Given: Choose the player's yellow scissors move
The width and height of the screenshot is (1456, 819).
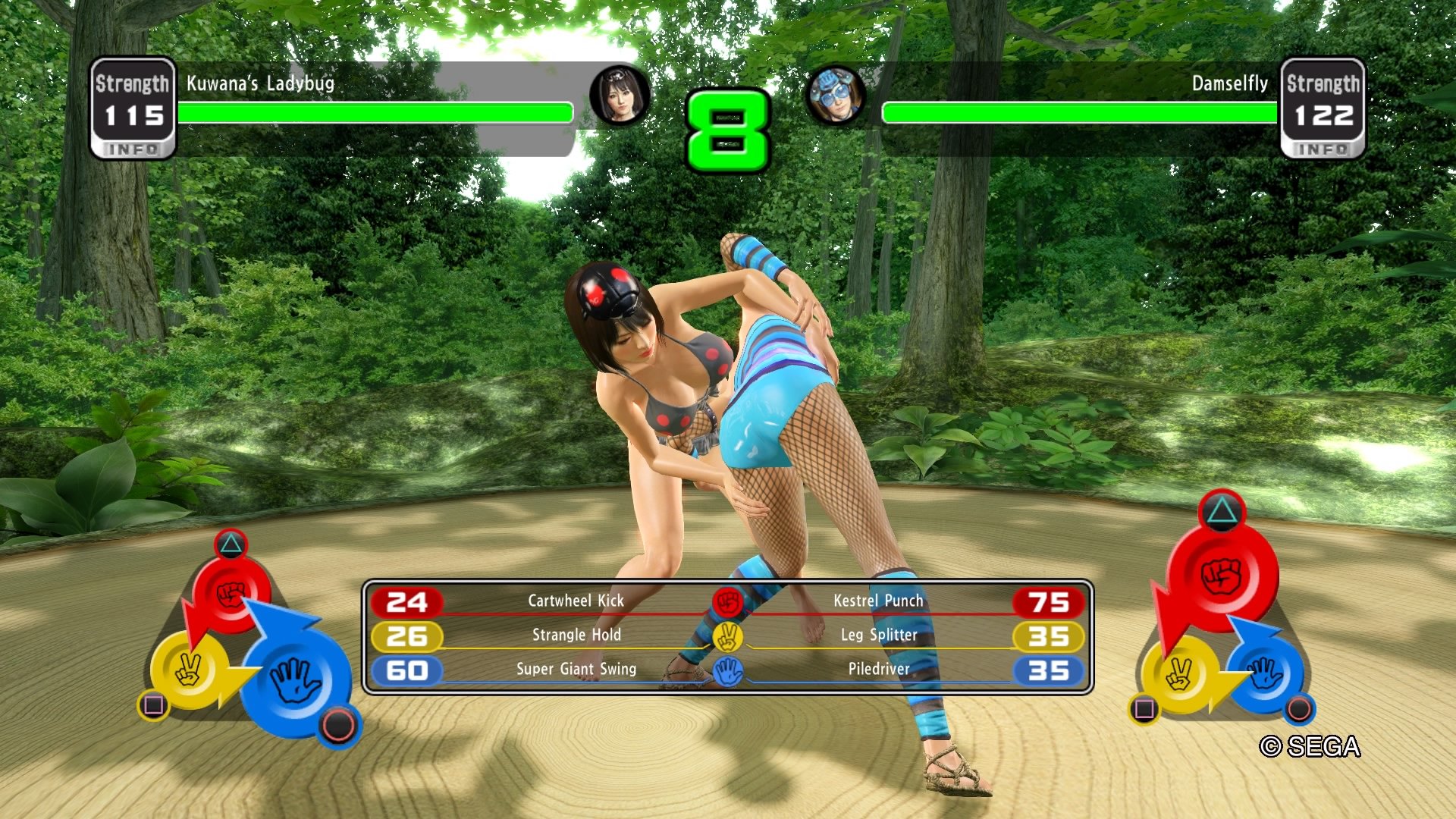Looking at the screenshot, I should pyautogui.click(x=189, y=670).
